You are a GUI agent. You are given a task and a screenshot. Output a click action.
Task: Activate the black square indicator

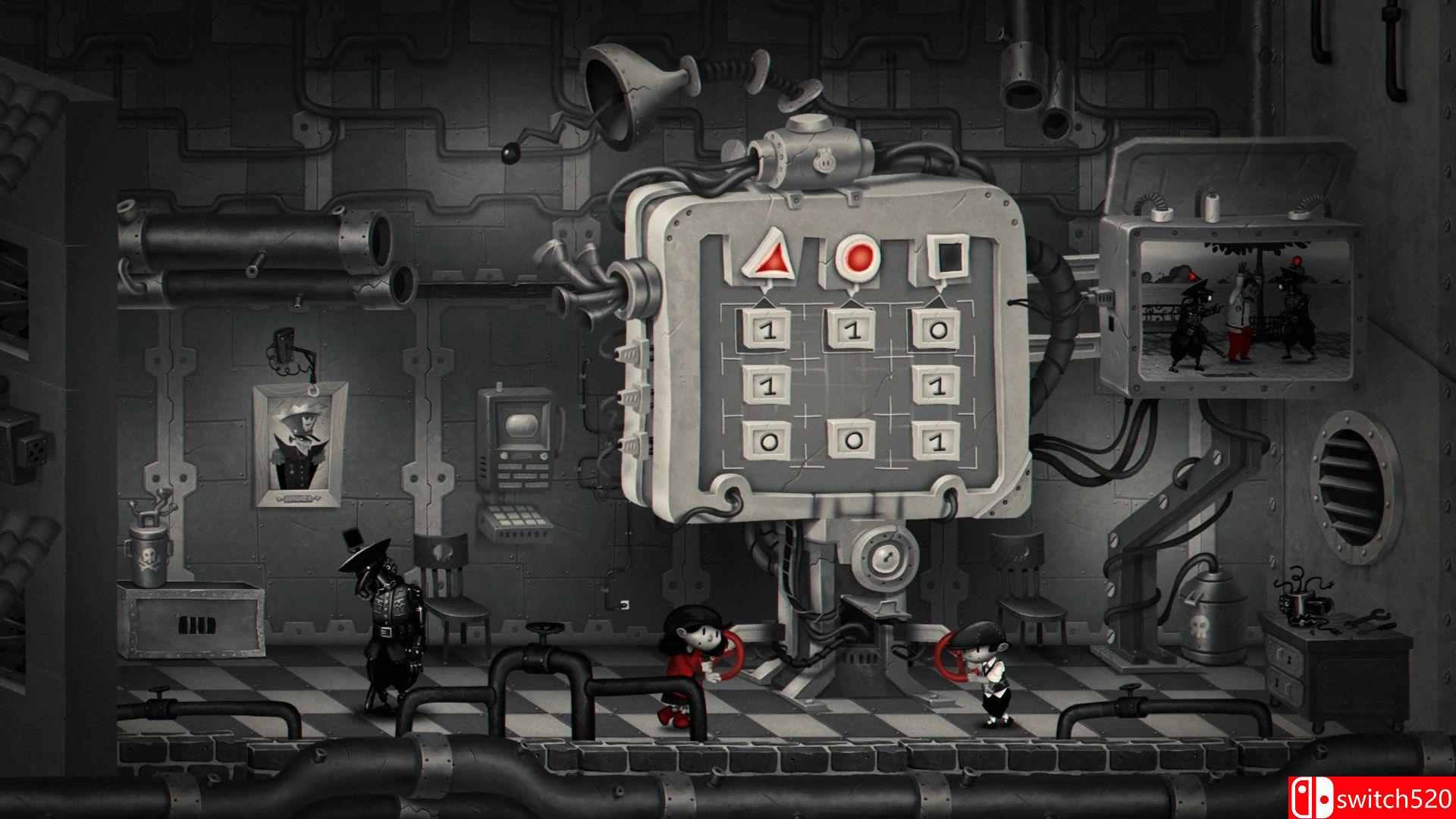click(x=948, y=258)
